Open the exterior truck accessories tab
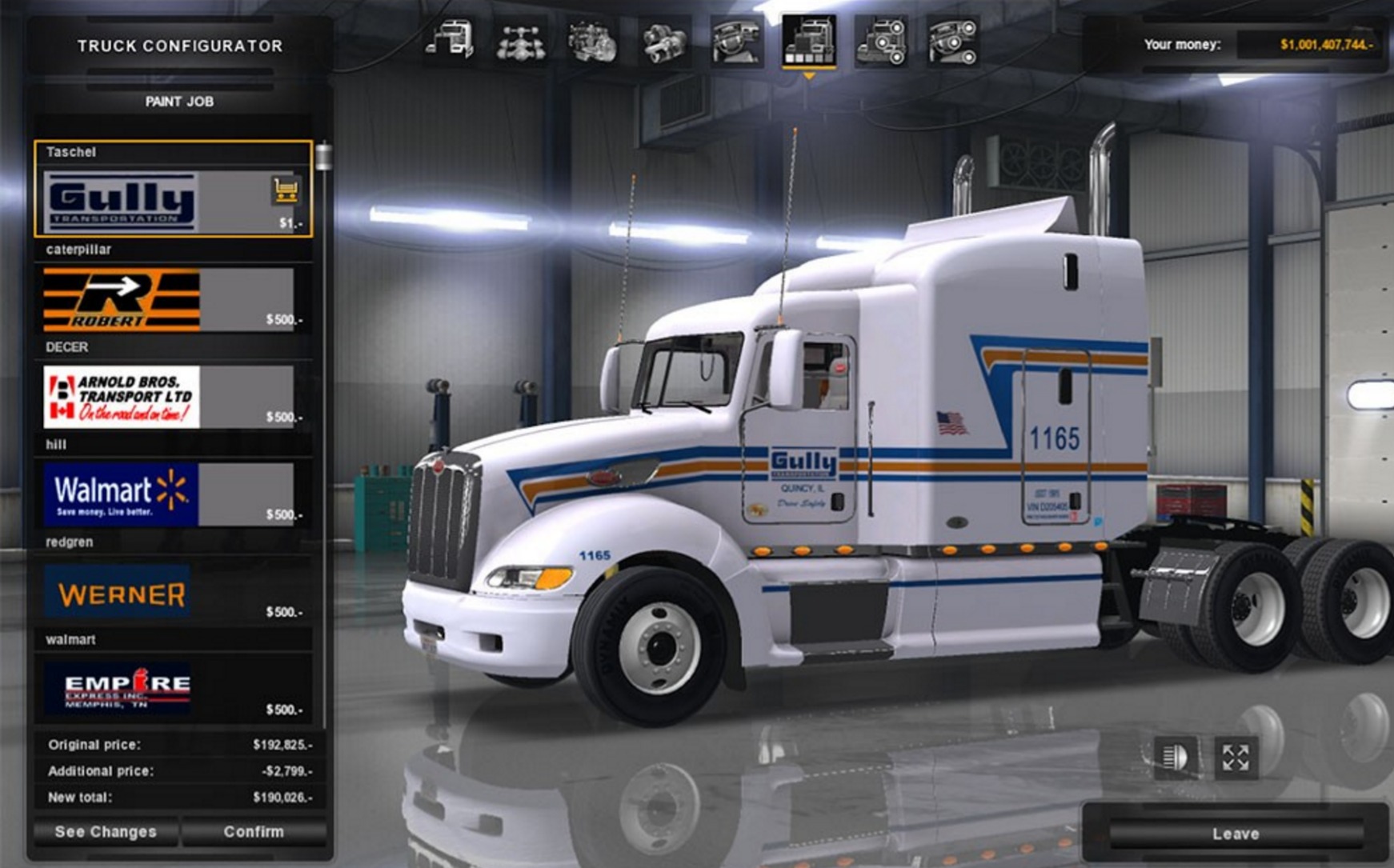 (880, 41)
